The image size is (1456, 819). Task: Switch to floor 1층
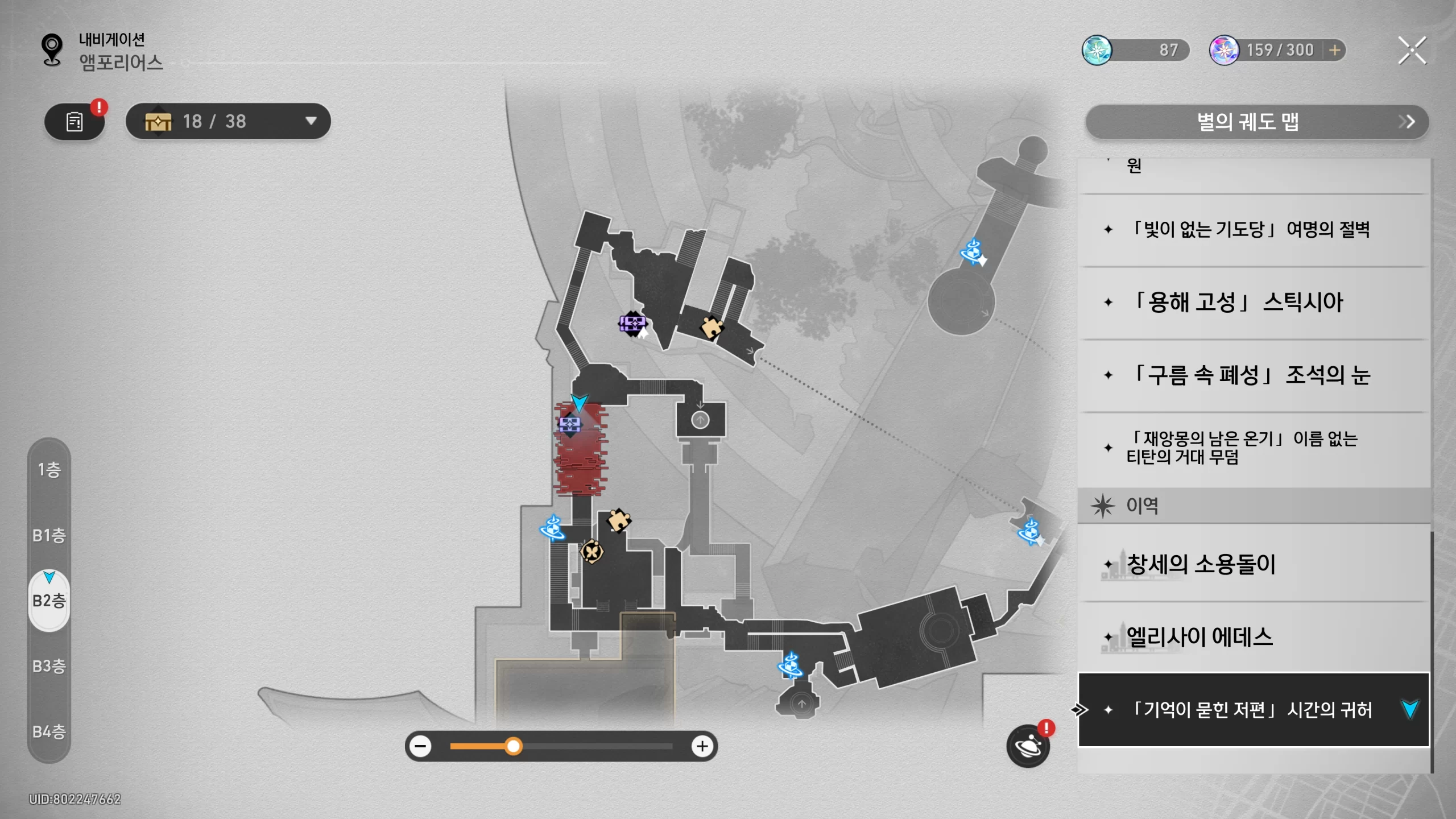coord(49,470)
